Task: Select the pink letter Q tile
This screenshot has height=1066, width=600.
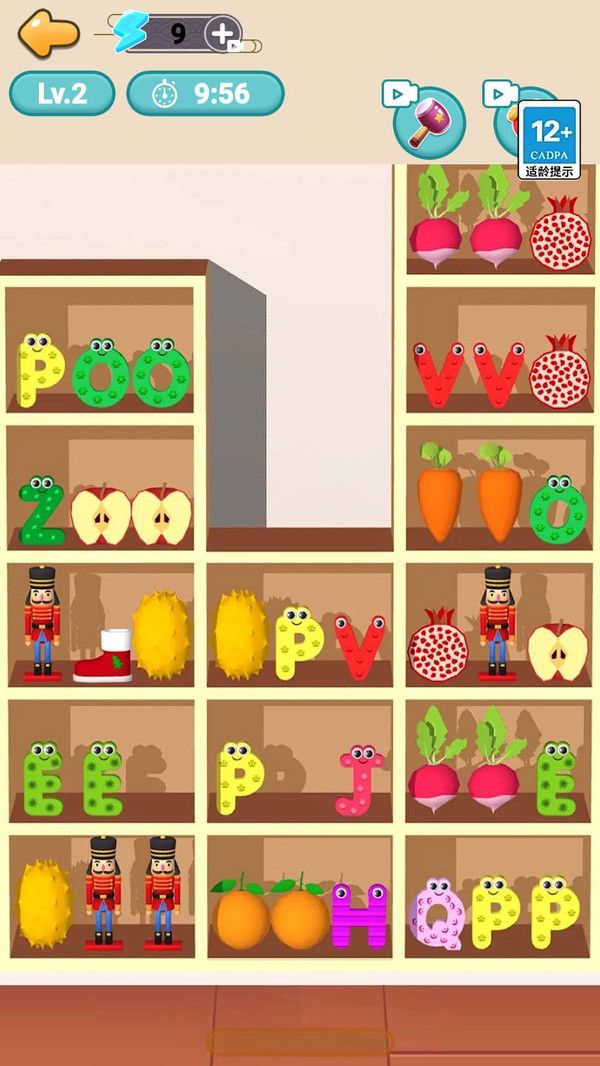Action: point(437,915)
